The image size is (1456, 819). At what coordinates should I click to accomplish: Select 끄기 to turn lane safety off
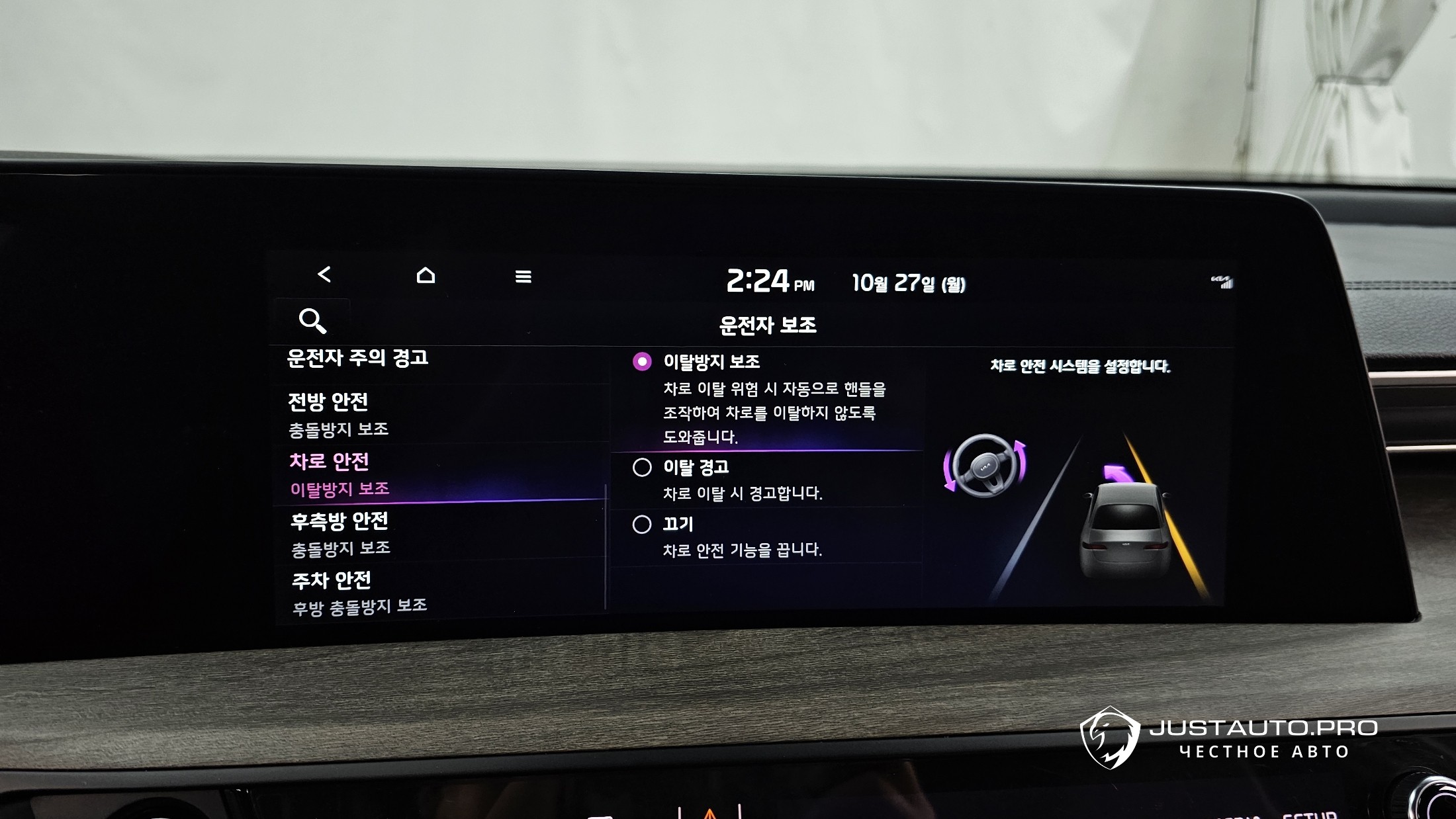click(642, 525)
